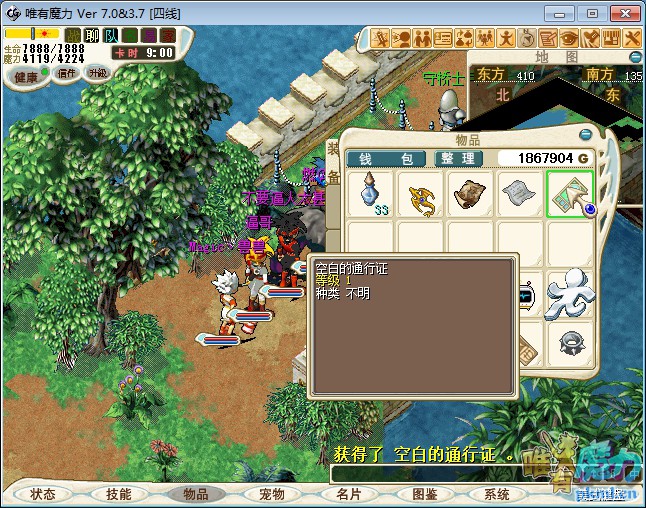
Task: Click the 升级 level-up button
Action: coord(97,73)
